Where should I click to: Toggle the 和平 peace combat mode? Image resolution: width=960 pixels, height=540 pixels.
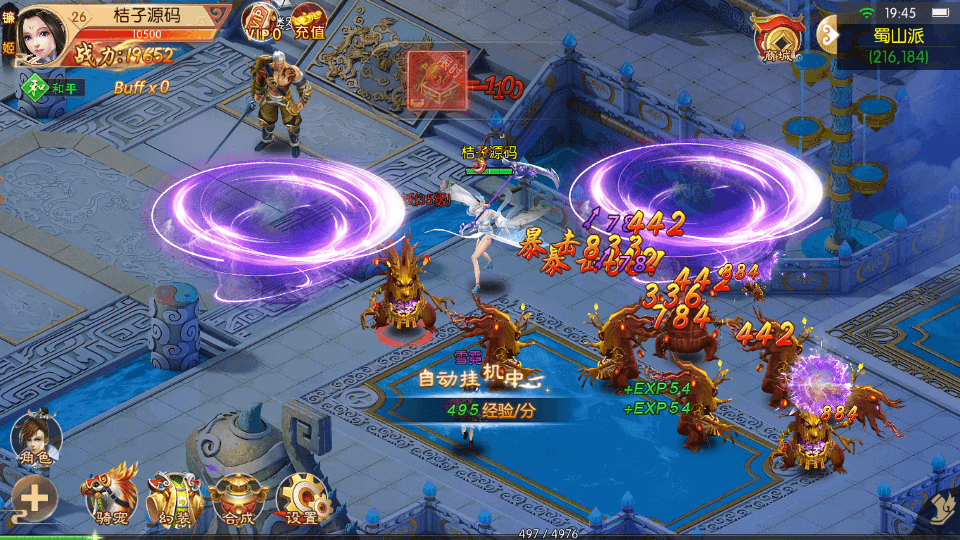(54, 88)
